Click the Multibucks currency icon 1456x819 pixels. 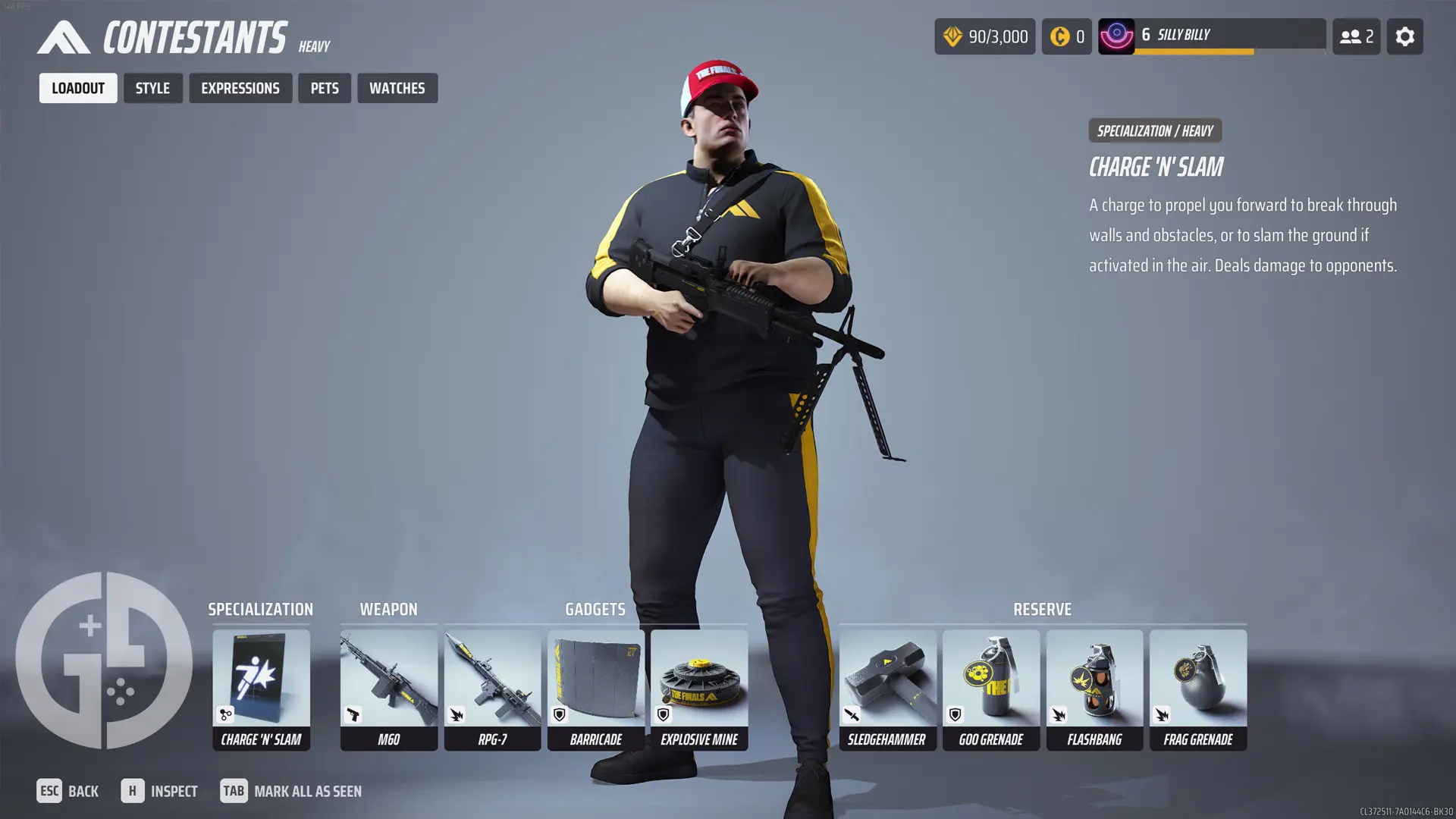952,36
